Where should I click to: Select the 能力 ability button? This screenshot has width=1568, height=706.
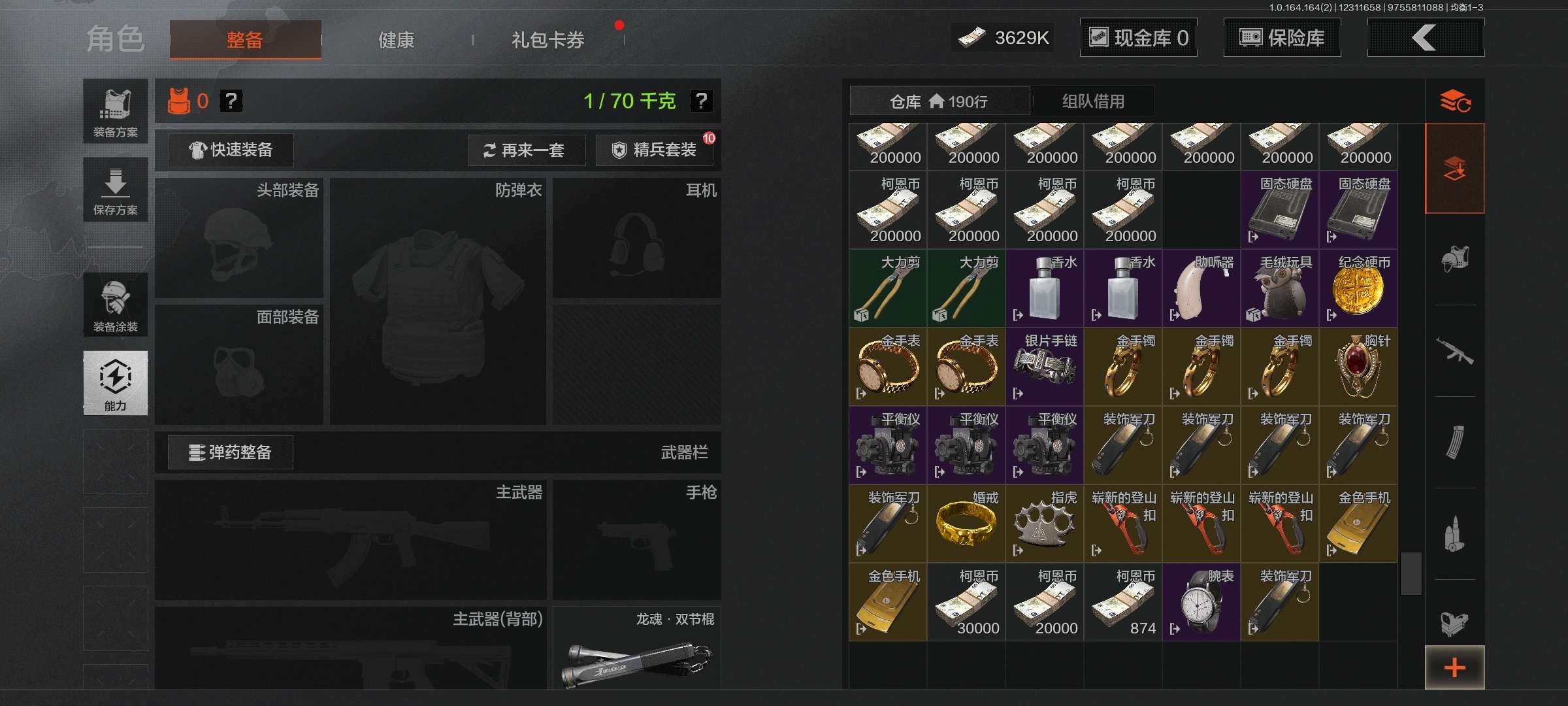point(115,383)
